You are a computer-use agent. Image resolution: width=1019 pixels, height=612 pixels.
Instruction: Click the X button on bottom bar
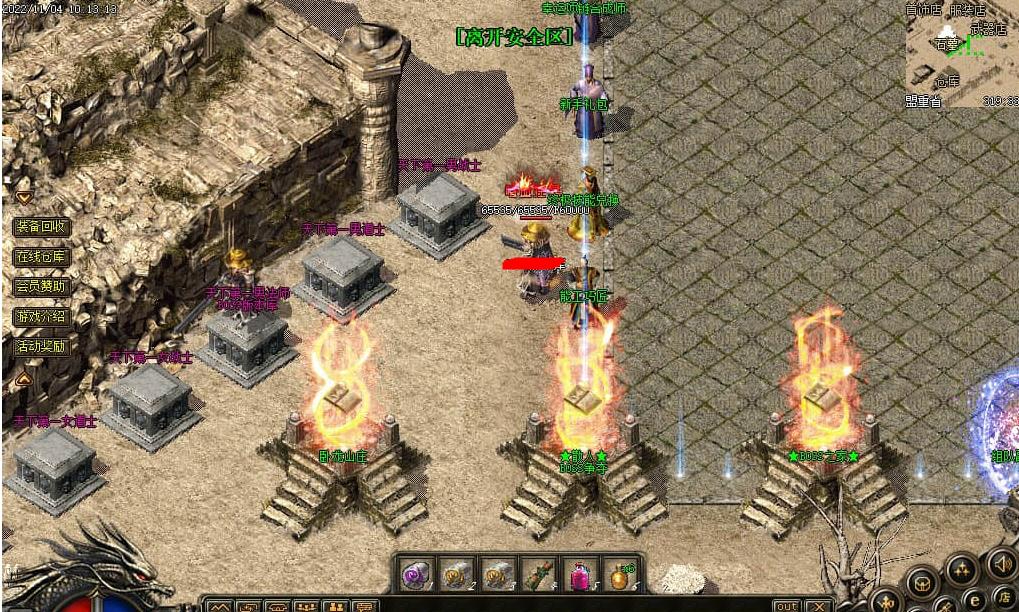pyautogui.click(x=818, y=606)
